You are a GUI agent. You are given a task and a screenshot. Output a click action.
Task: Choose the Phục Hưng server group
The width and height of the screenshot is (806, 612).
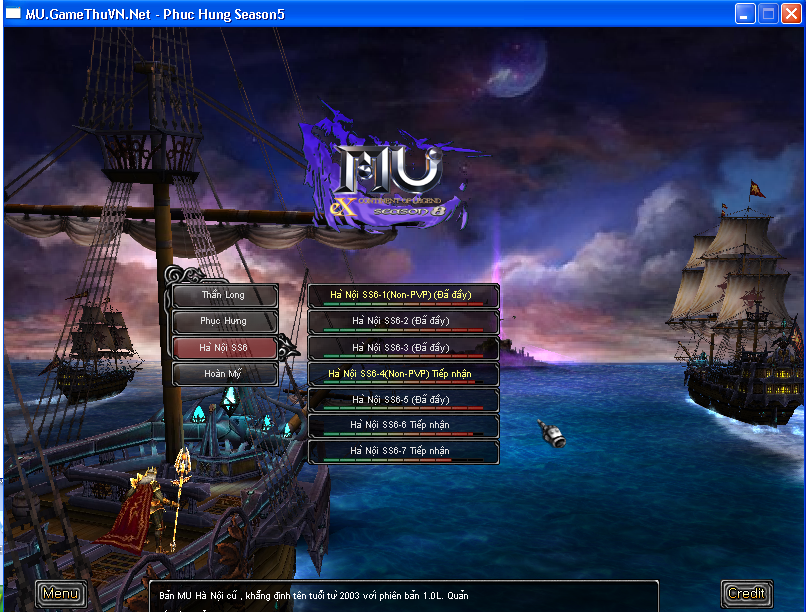223,322
